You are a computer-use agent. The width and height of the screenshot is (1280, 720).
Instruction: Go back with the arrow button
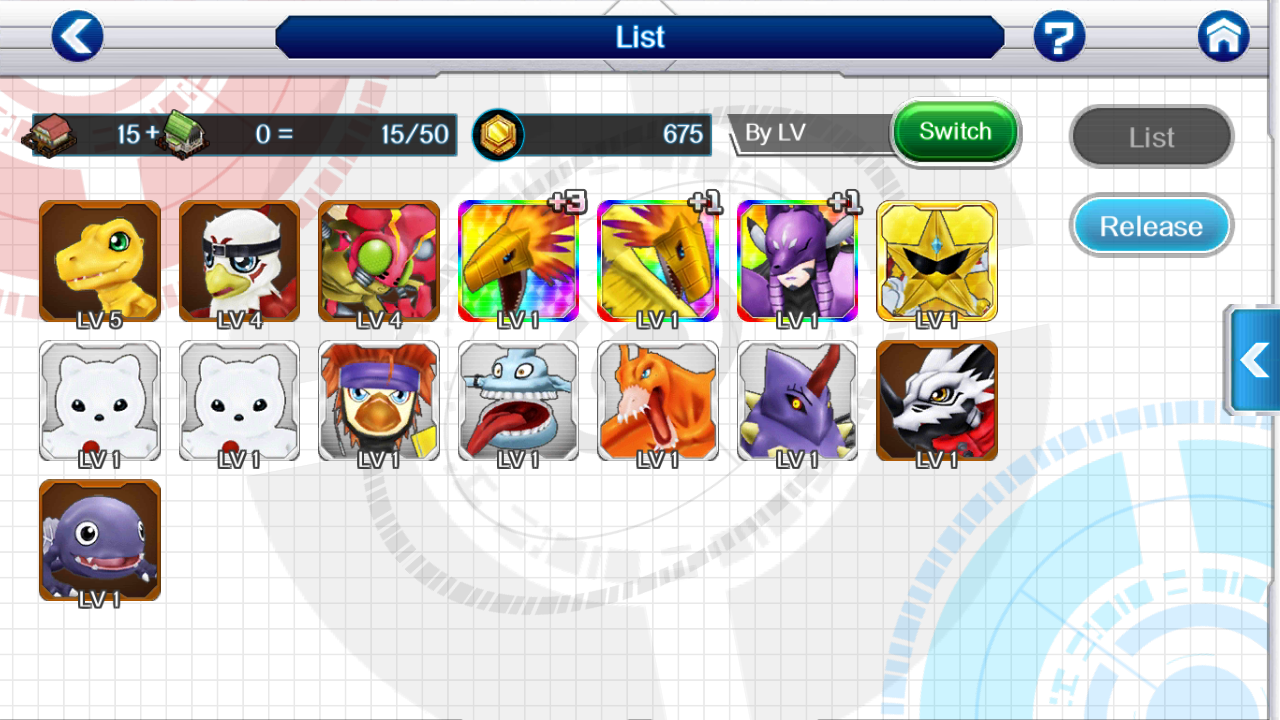click(77, 37)
